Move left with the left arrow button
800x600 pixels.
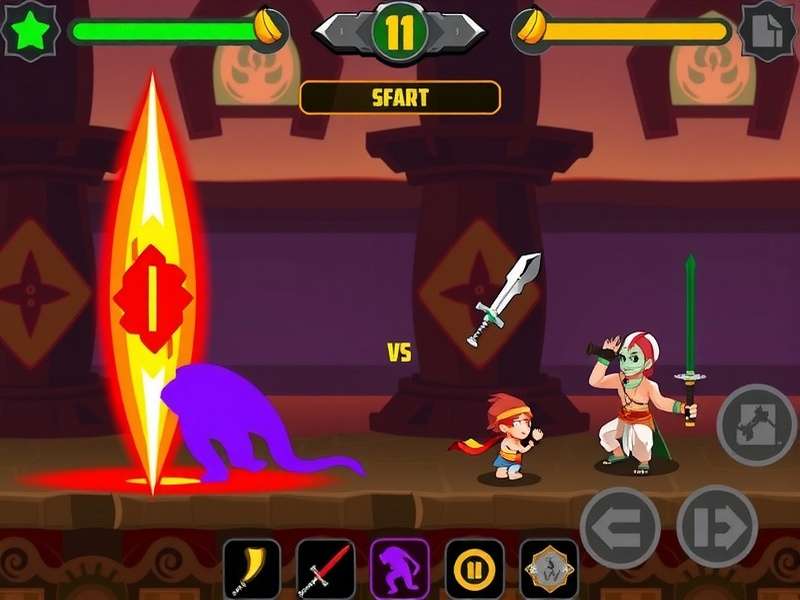620,526
